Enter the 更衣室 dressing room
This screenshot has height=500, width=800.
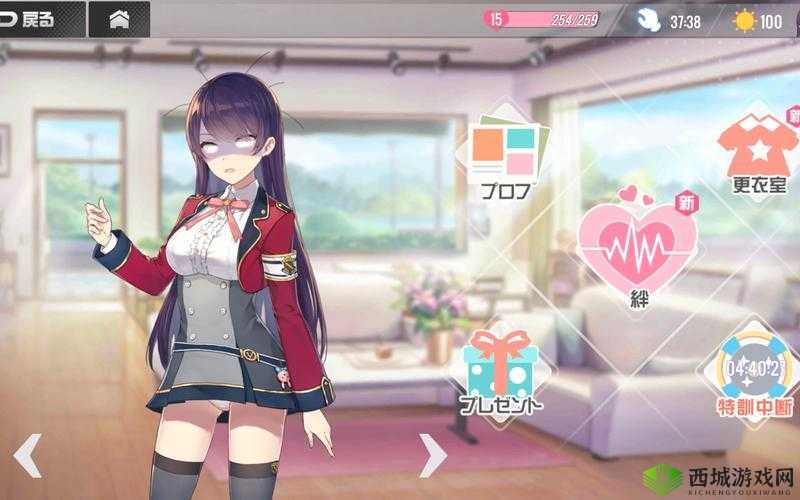point(757,154)
